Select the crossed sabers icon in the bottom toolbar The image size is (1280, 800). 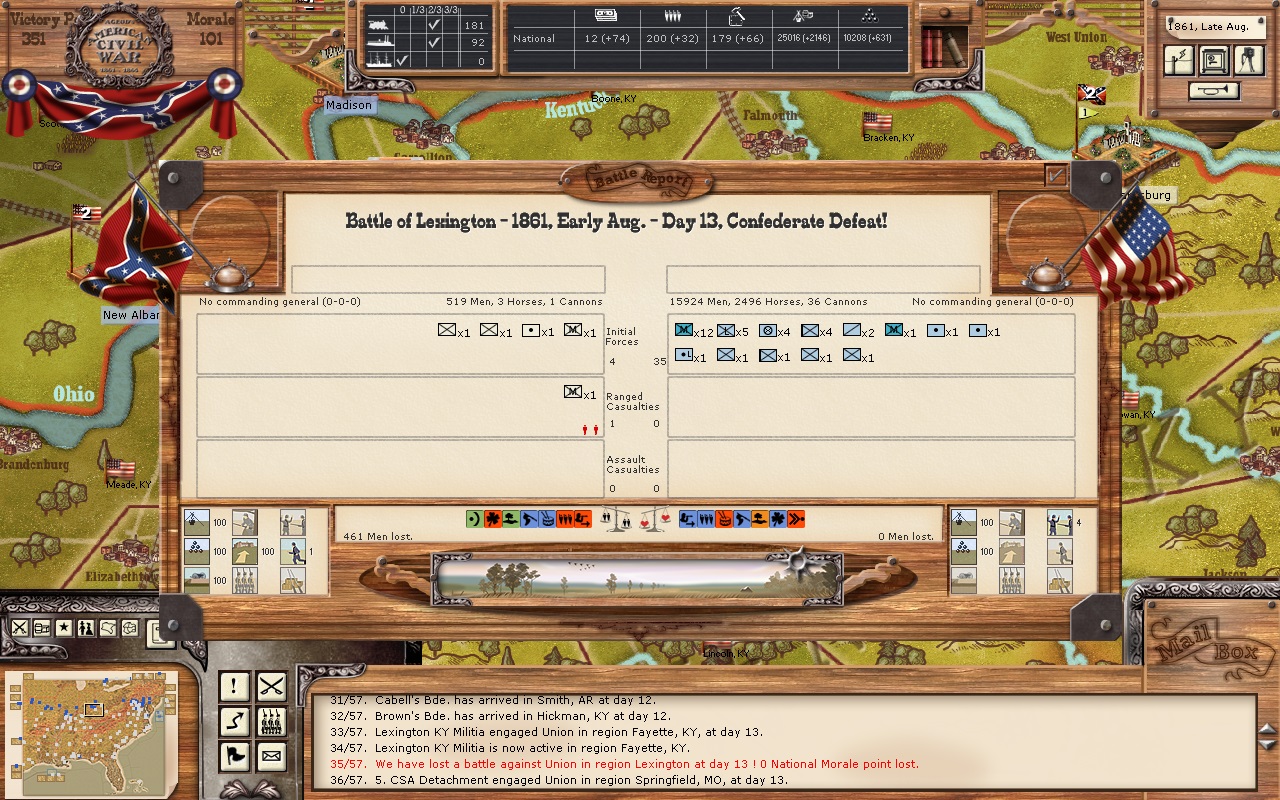pos(18,627)
